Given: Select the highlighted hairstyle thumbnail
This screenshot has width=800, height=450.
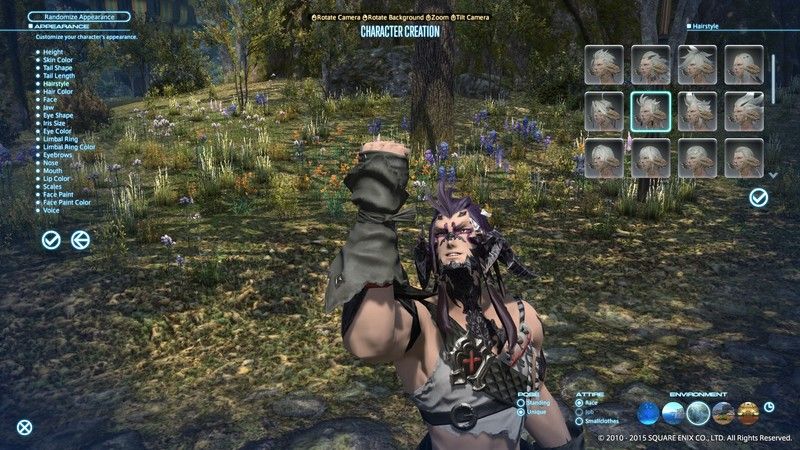Looking at the screenshot, I should (650, 111).
